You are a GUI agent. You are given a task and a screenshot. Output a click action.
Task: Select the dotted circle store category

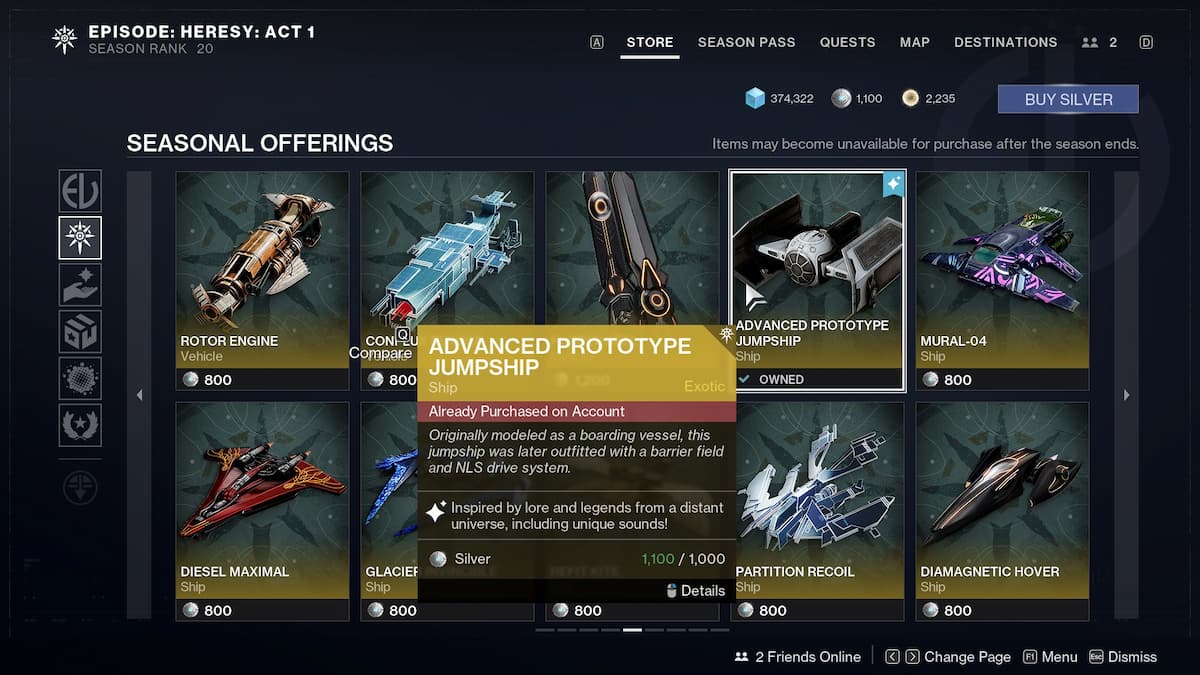(80, 378)
